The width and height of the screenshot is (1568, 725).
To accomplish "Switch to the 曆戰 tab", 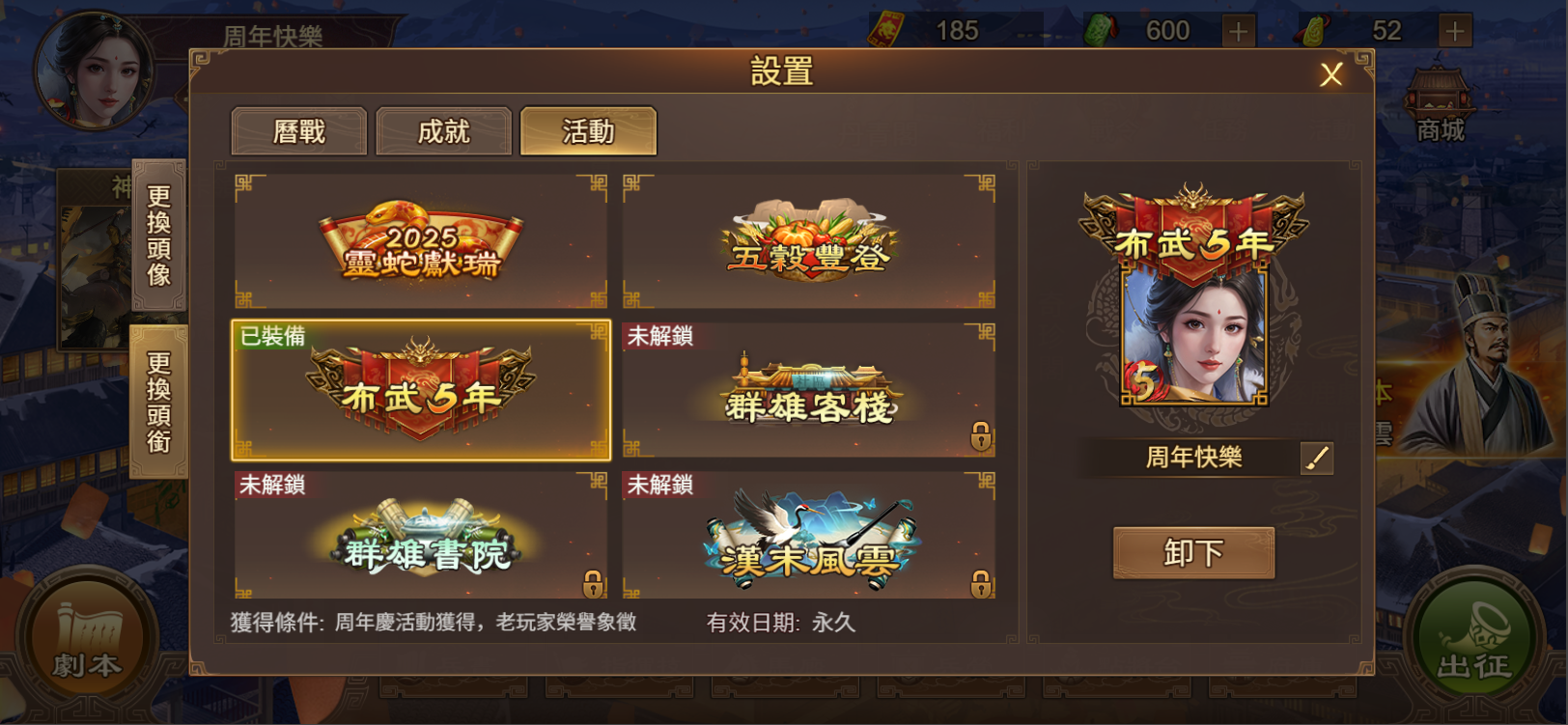I will [298, 131].
